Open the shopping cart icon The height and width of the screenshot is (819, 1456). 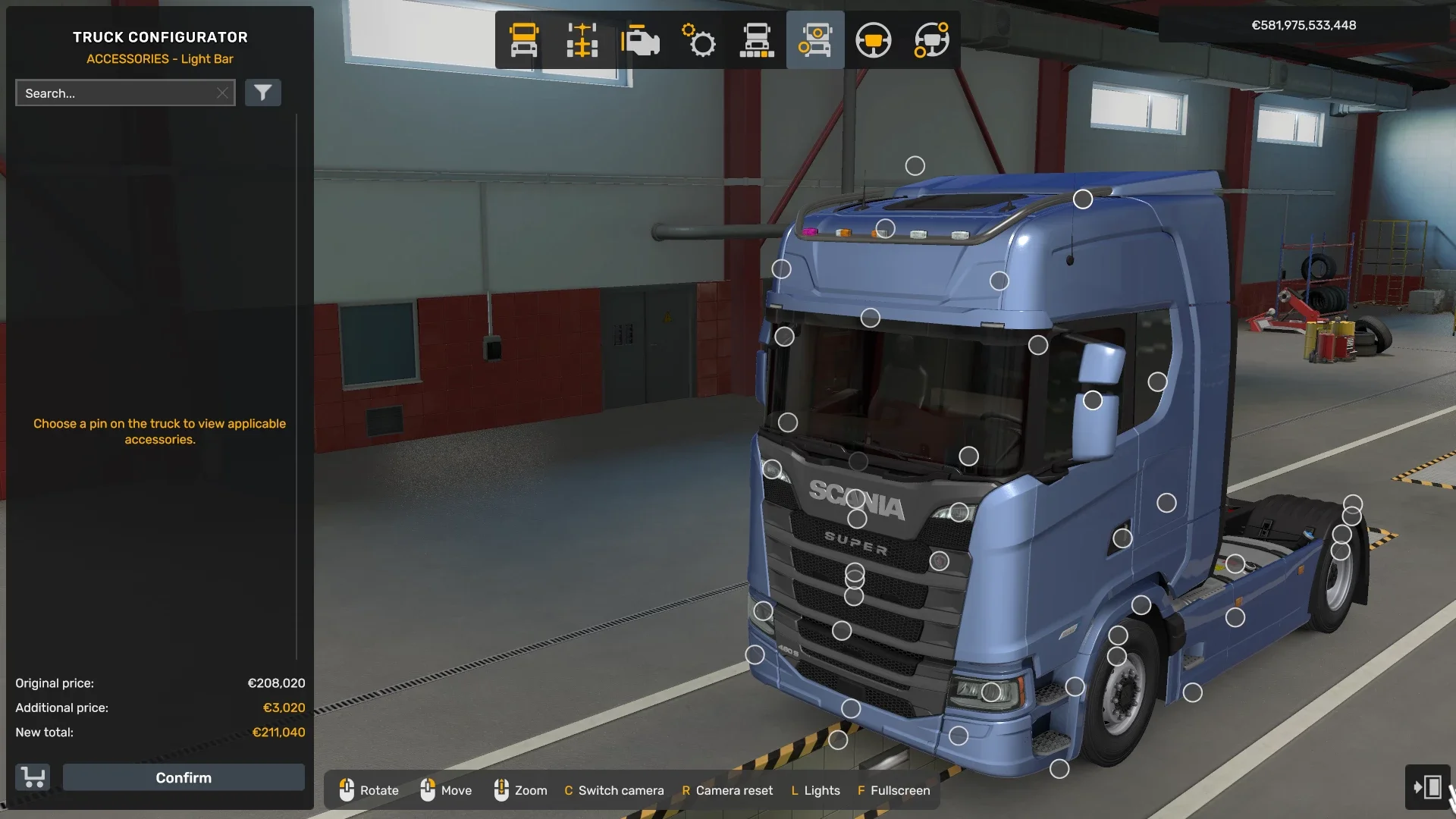tap(31, 777)
